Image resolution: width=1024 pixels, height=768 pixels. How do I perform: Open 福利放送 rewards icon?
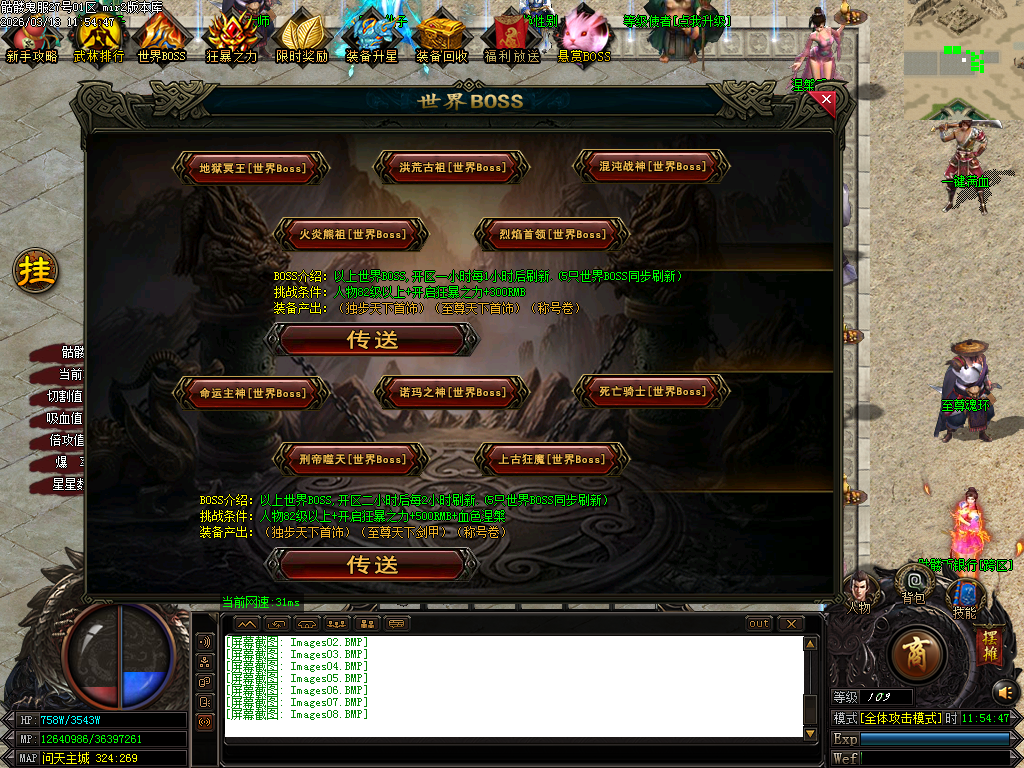pos(511,40)
